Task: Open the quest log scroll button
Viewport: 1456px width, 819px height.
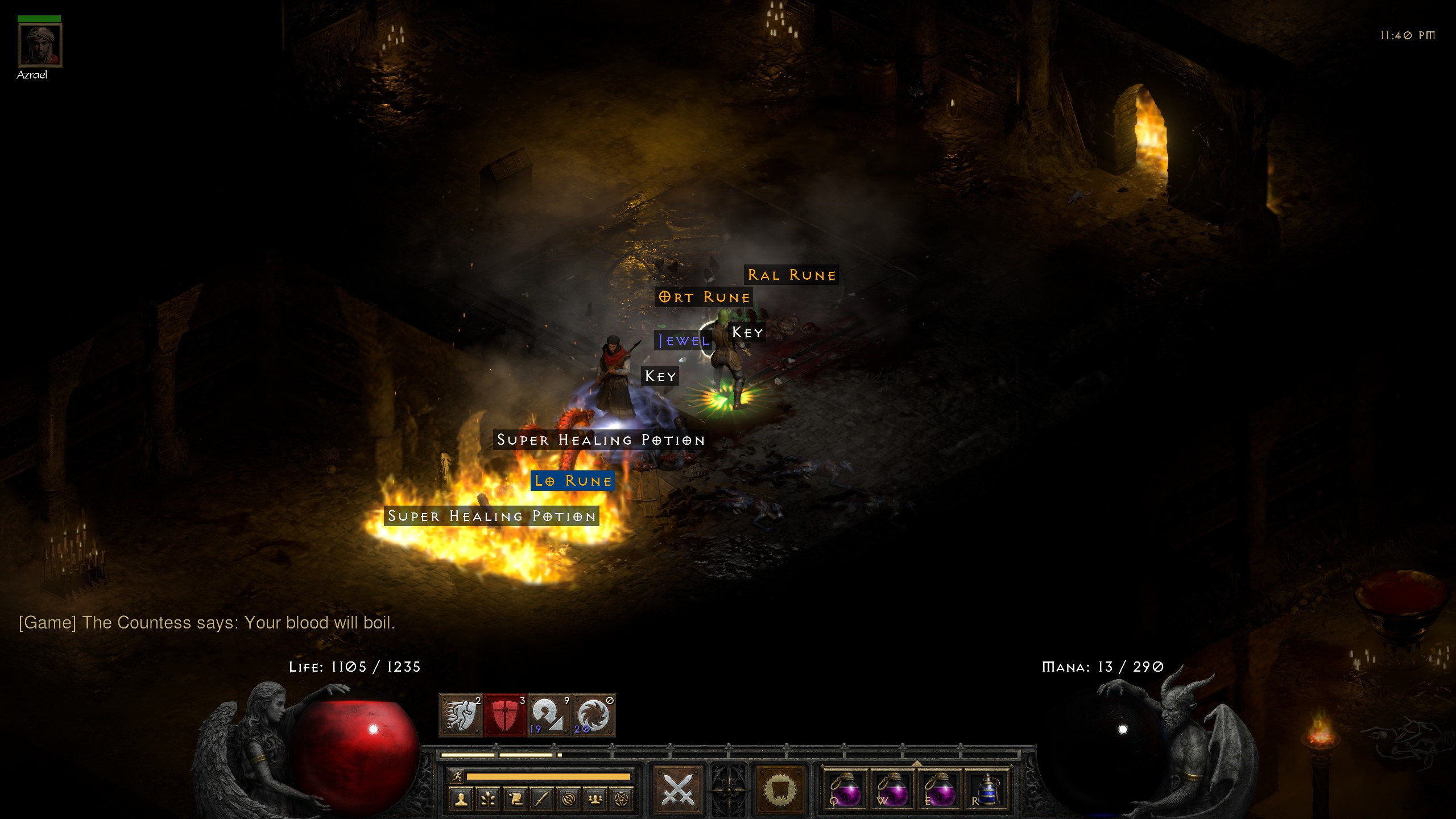Action: (515, 799)
